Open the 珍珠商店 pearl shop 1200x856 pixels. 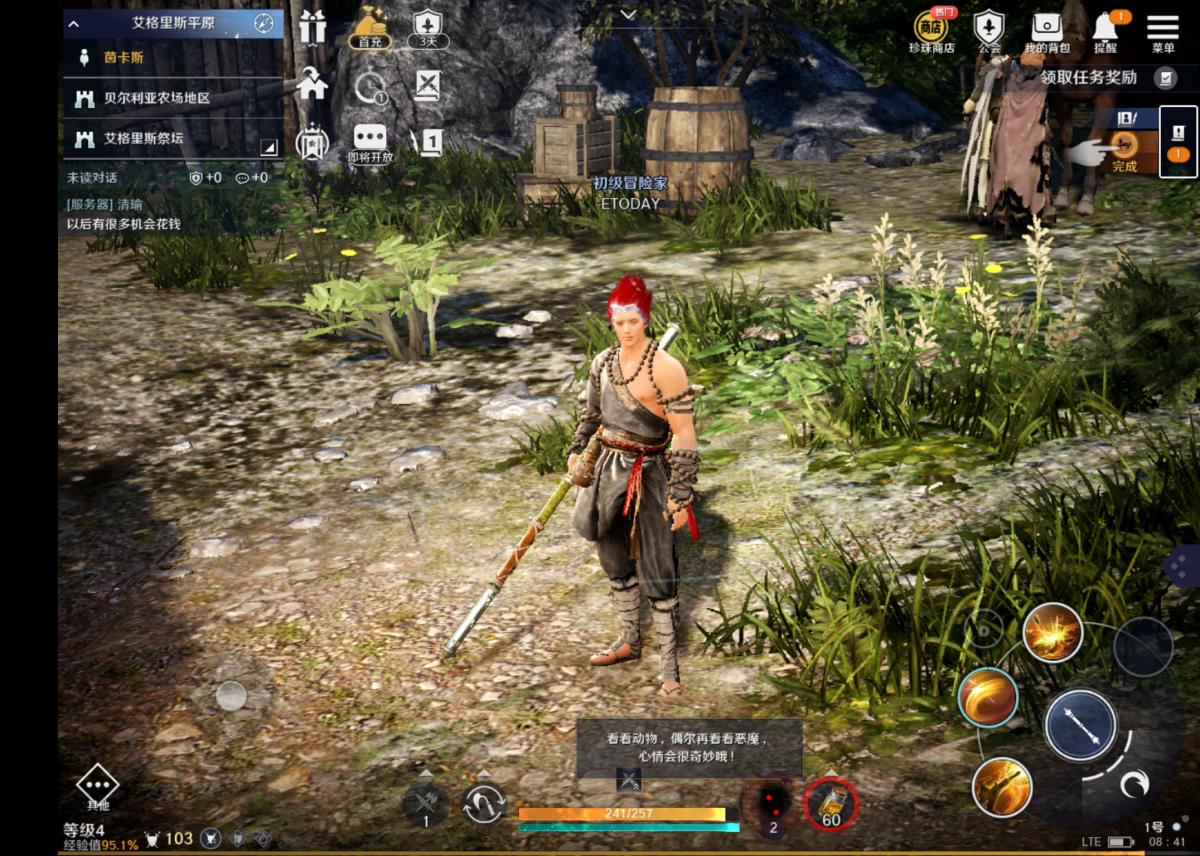coord(931,30)
